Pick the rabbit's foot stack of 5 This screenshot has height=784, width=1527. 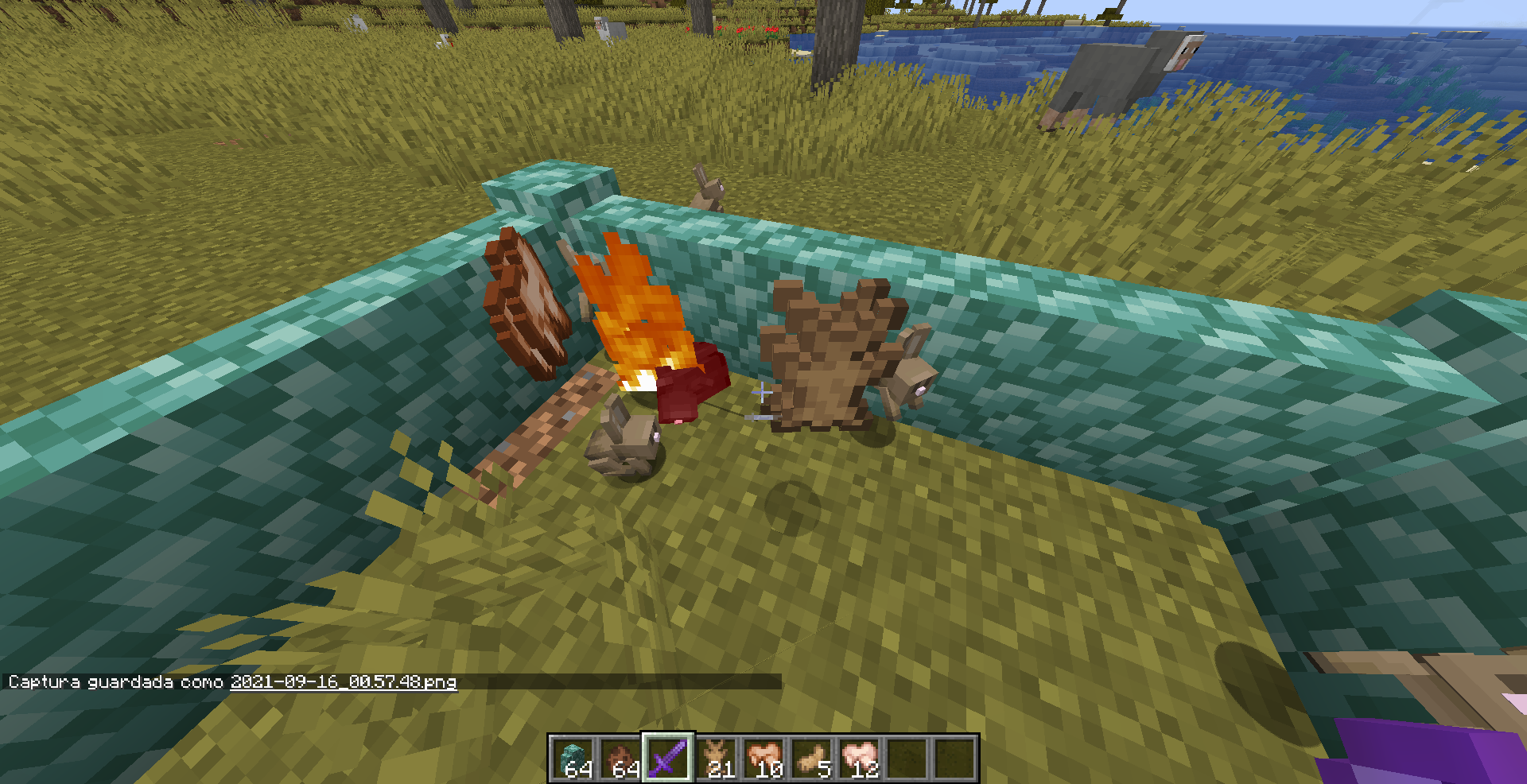point(811,758)
